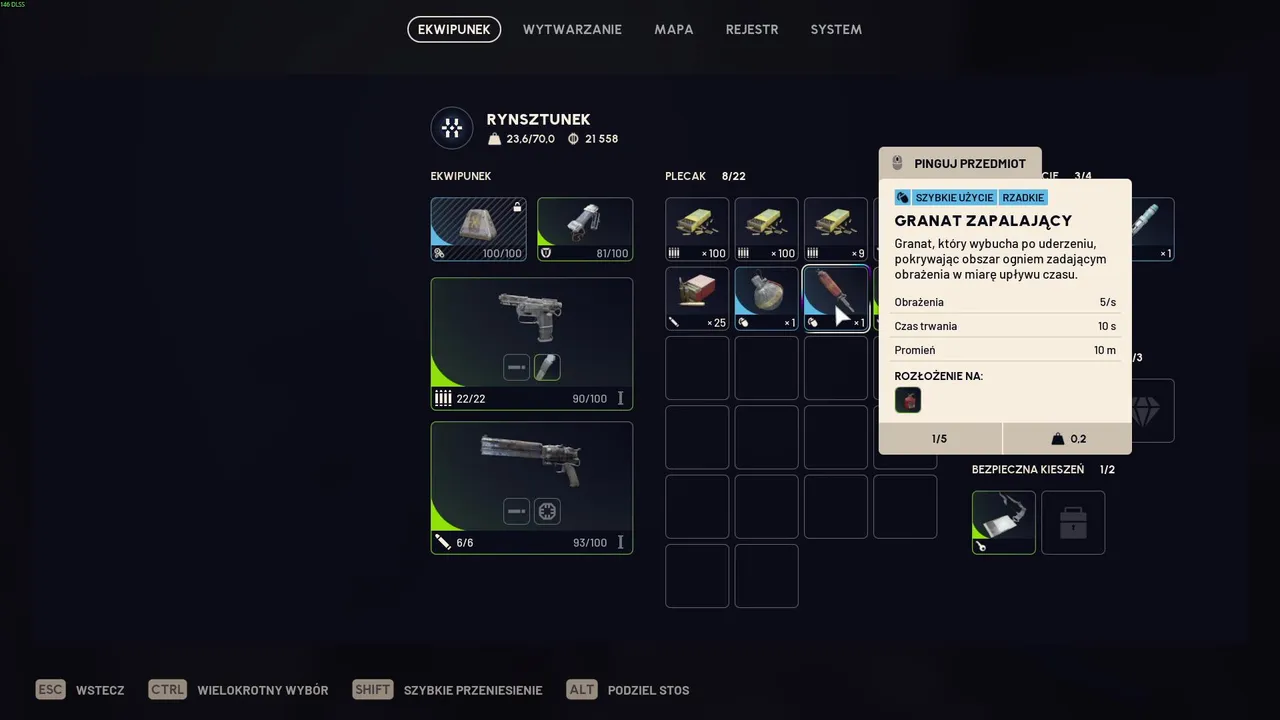1280x720 pixels.
Task: Select the ammo box stack of 9
Action: 835,229
